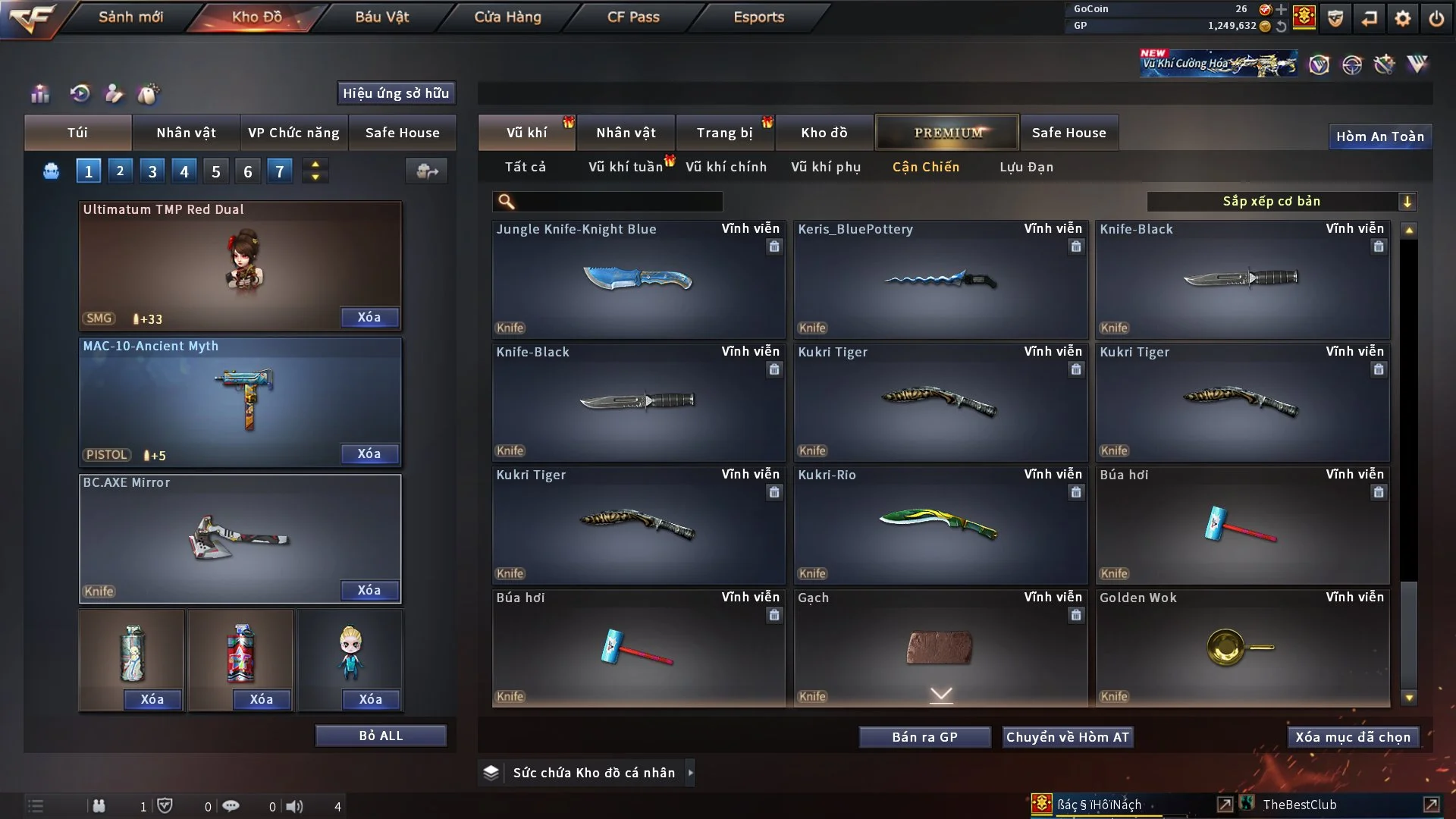
Task: Toggle the chat bubble indicator in the status bar
Action: coord(231,806)
